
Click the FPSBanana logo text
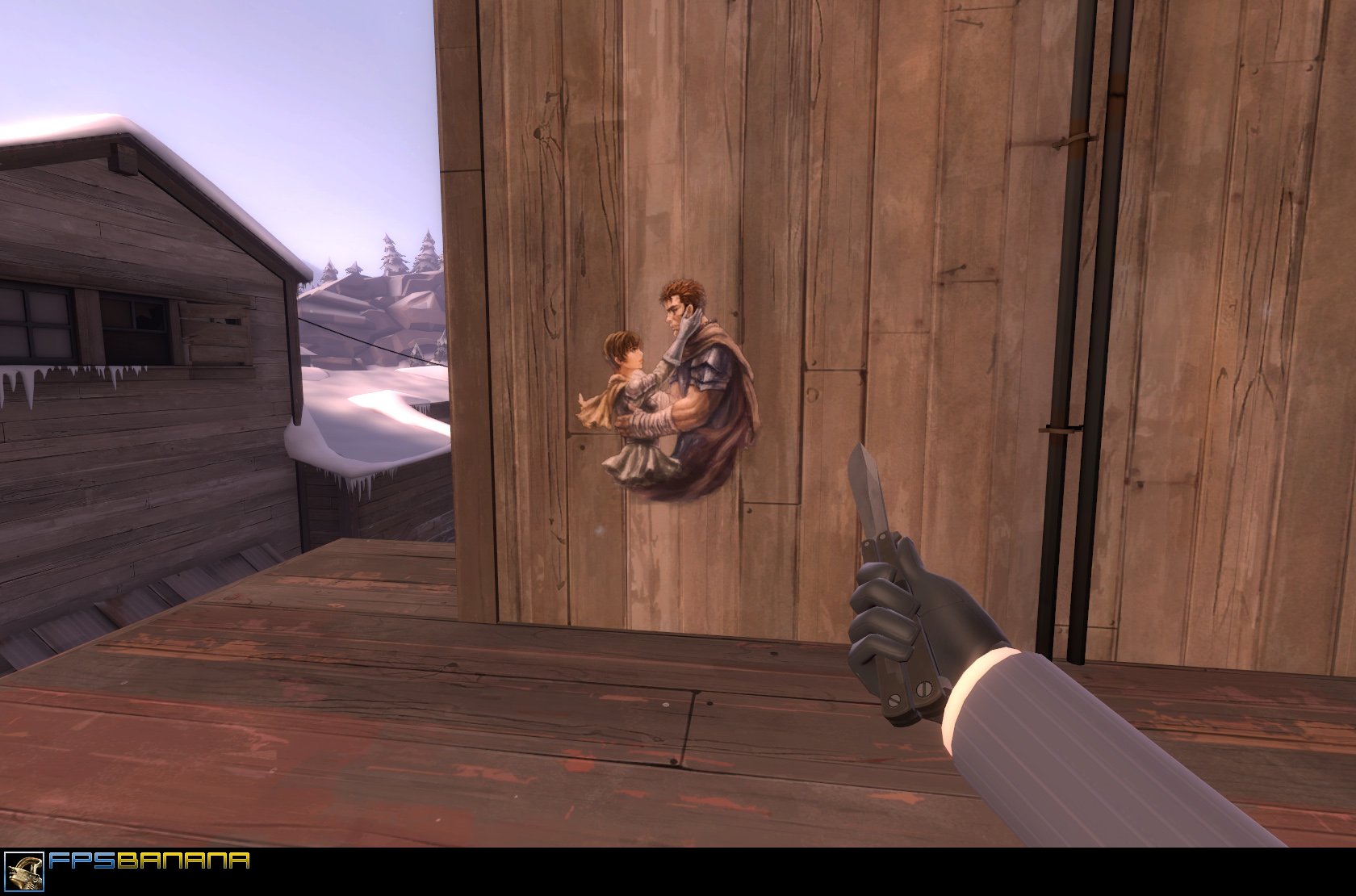pos(148,862)
